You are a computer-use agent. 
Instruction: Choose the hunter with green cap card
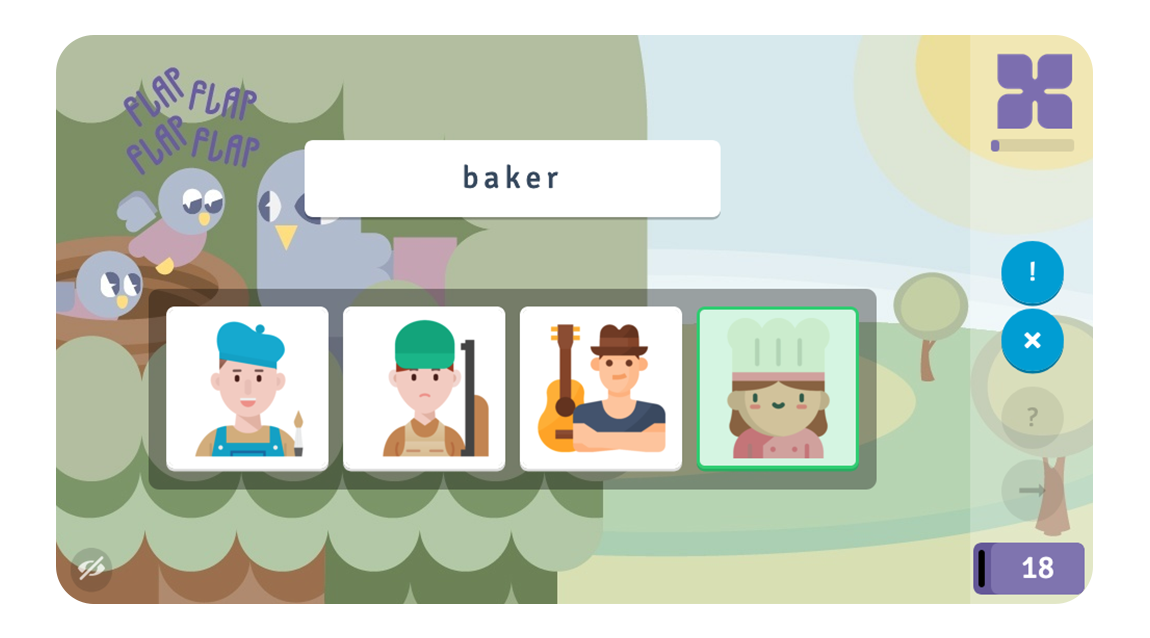[x=424, y=388]
